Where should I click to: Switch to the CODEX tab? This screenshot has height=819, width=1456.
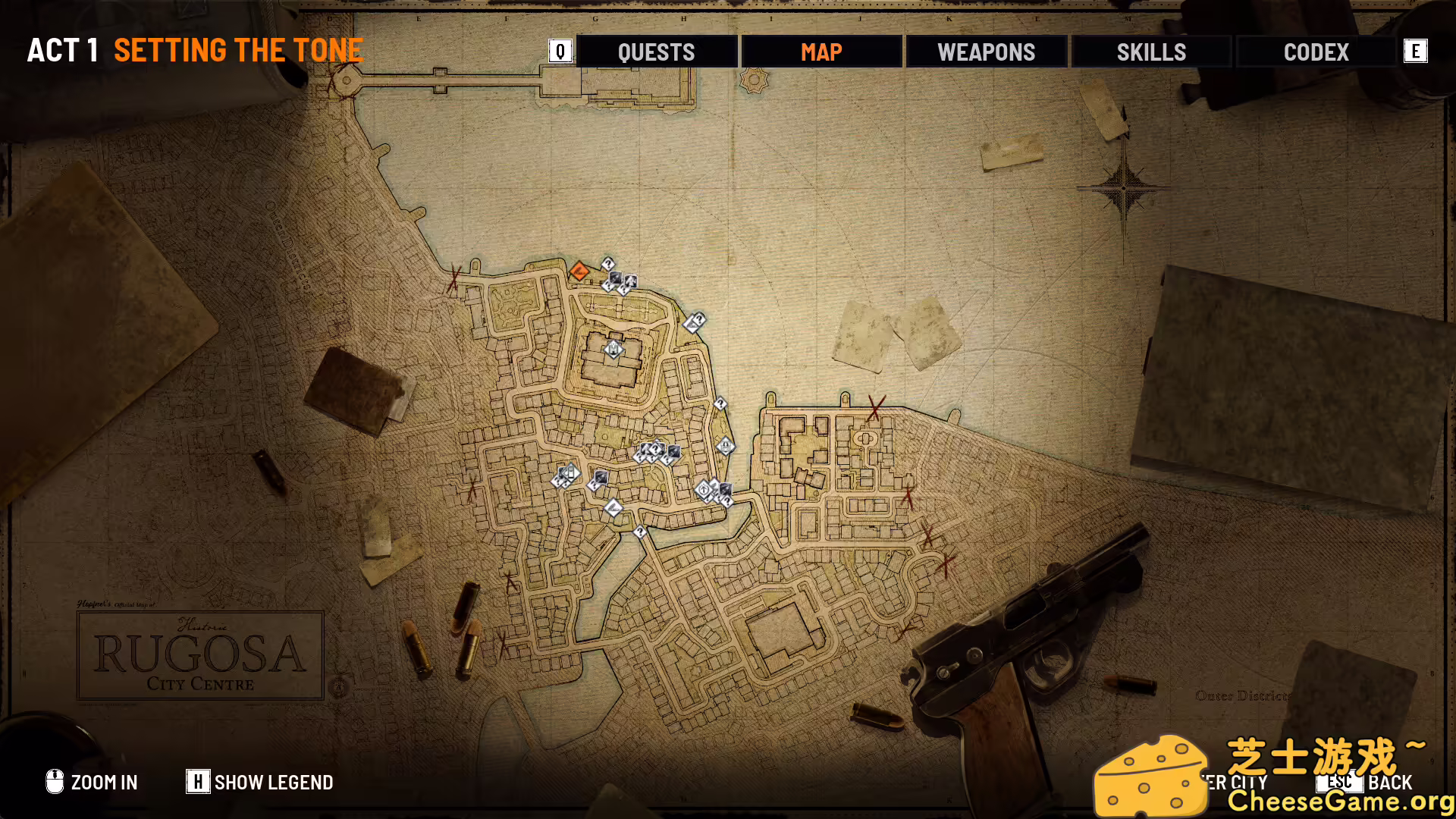[1316, 52]
